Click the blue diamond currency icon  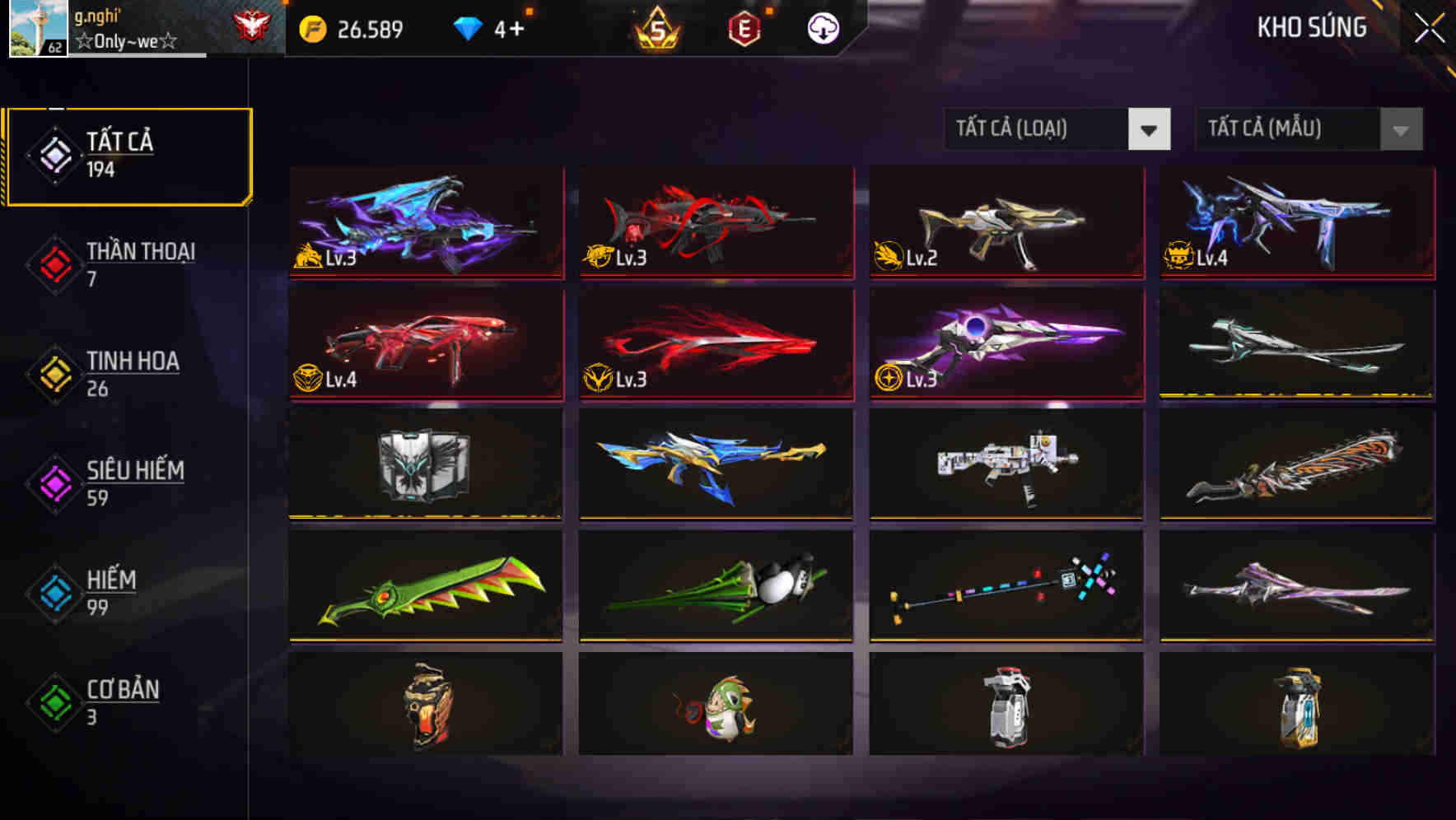468,27
